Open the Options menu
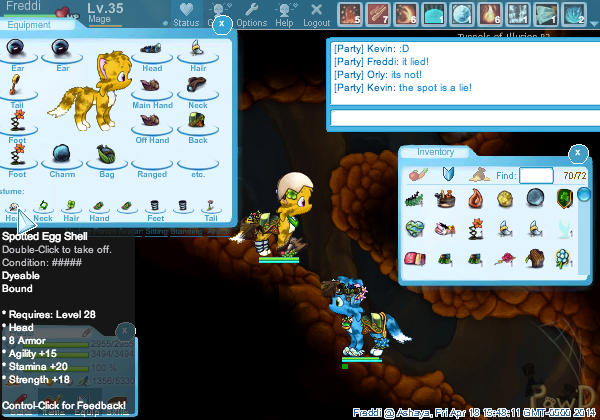 click(x=251, y=14)
